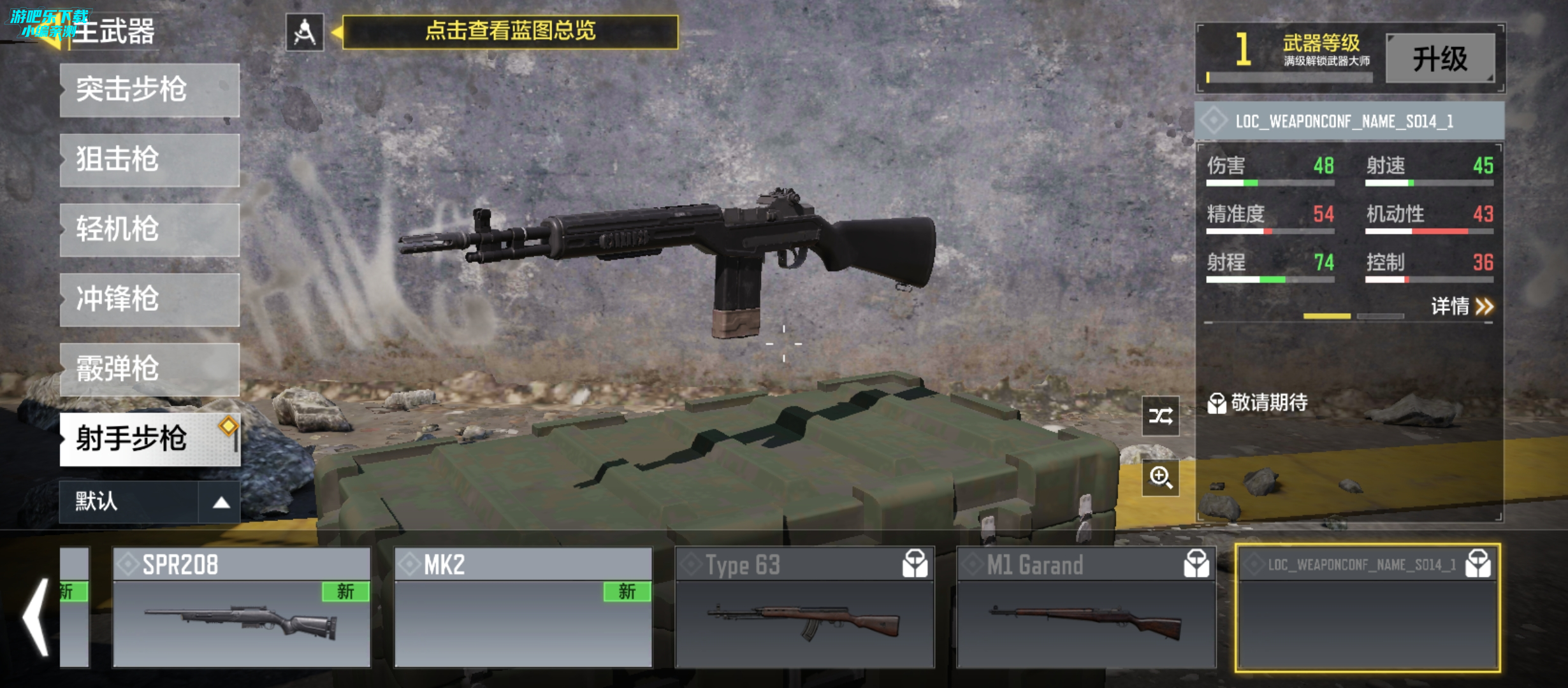Screen dimensions: 1568x688
Task: Go back using the white left arrow
Action: pos(37,617)
